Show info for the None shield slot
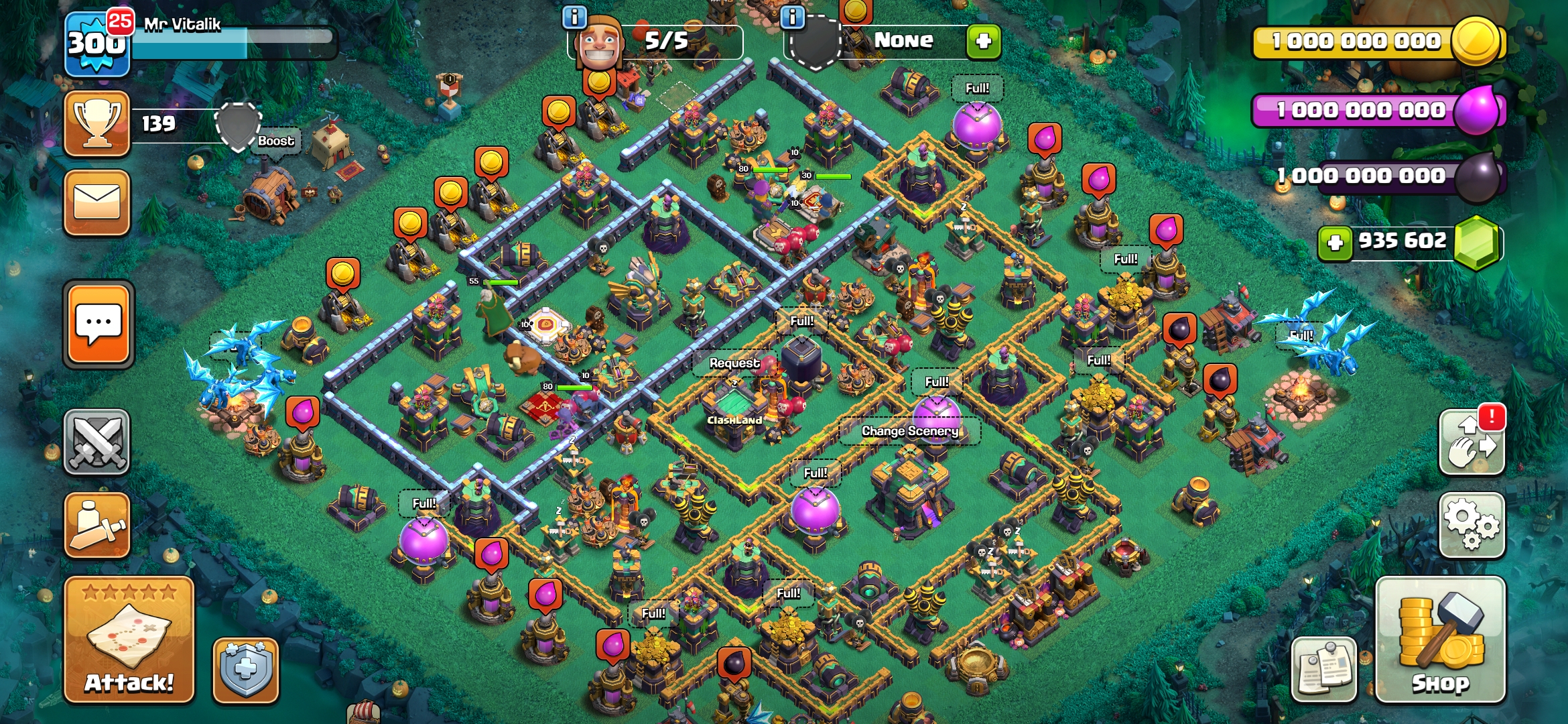This screenshot has height=724, width=1568. pos(793,17)
